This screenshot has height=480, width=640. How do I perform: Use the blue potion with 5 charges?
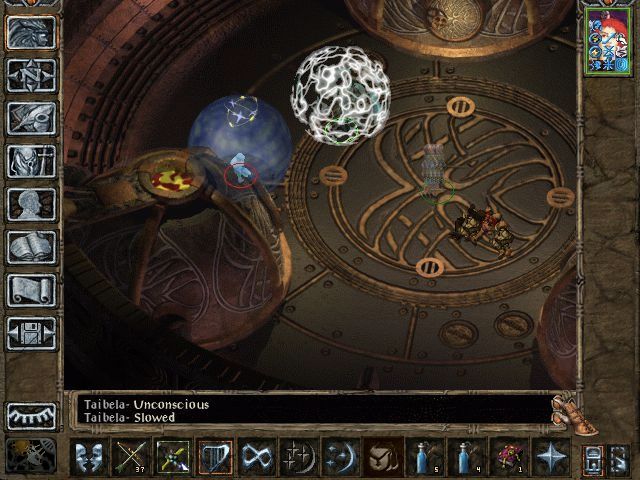pos(425,457)
